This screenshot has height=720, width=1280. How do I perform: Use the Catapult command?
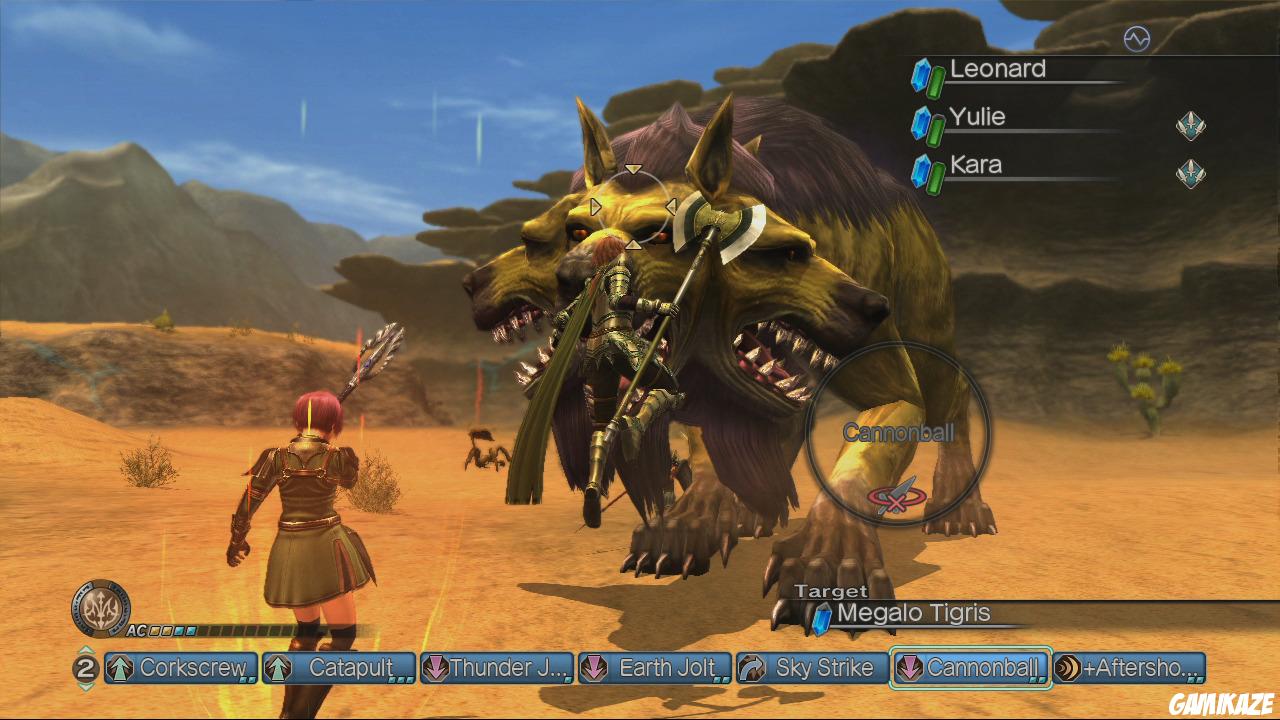tap(339, 668)
